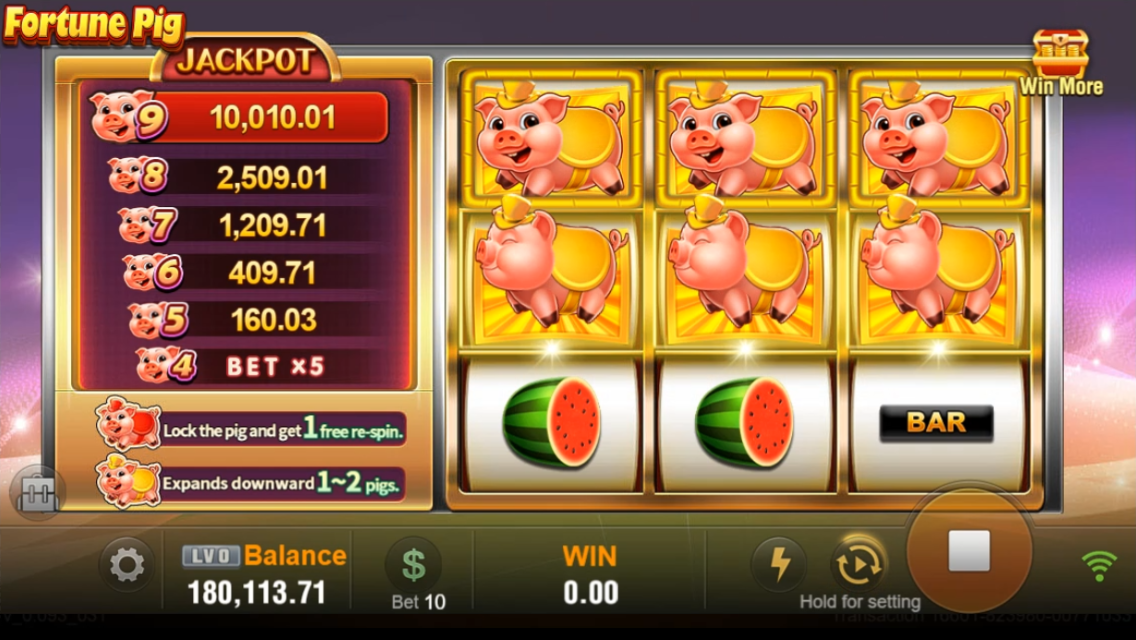Screen dimensions: 1136x640
Task: Change the bet amount with dollar button
Action: 413,565
